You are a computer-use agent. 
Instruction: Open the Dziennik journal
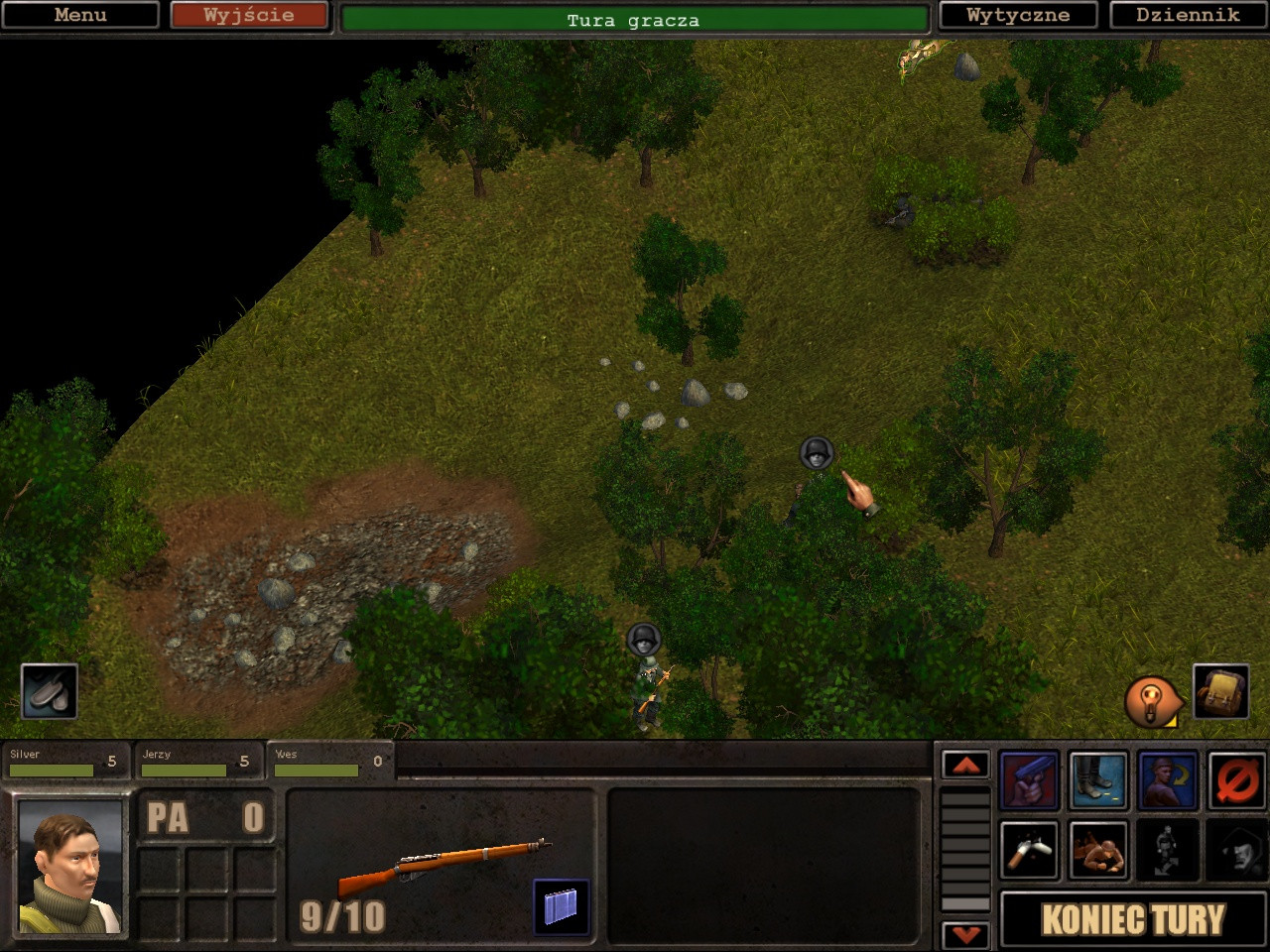coord(1188,15)
